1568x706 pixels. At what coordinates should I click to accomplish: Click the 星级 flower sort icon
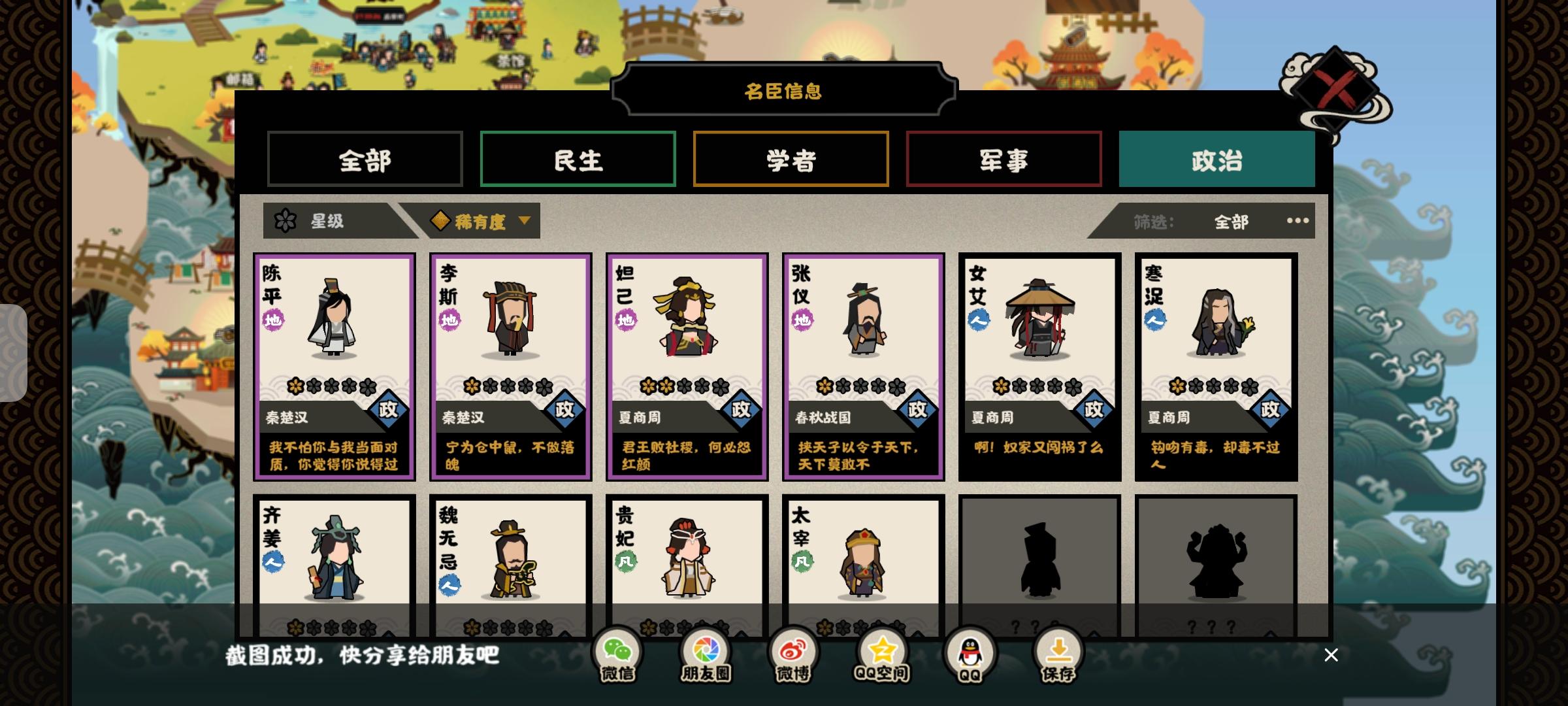tap(286, 221)
